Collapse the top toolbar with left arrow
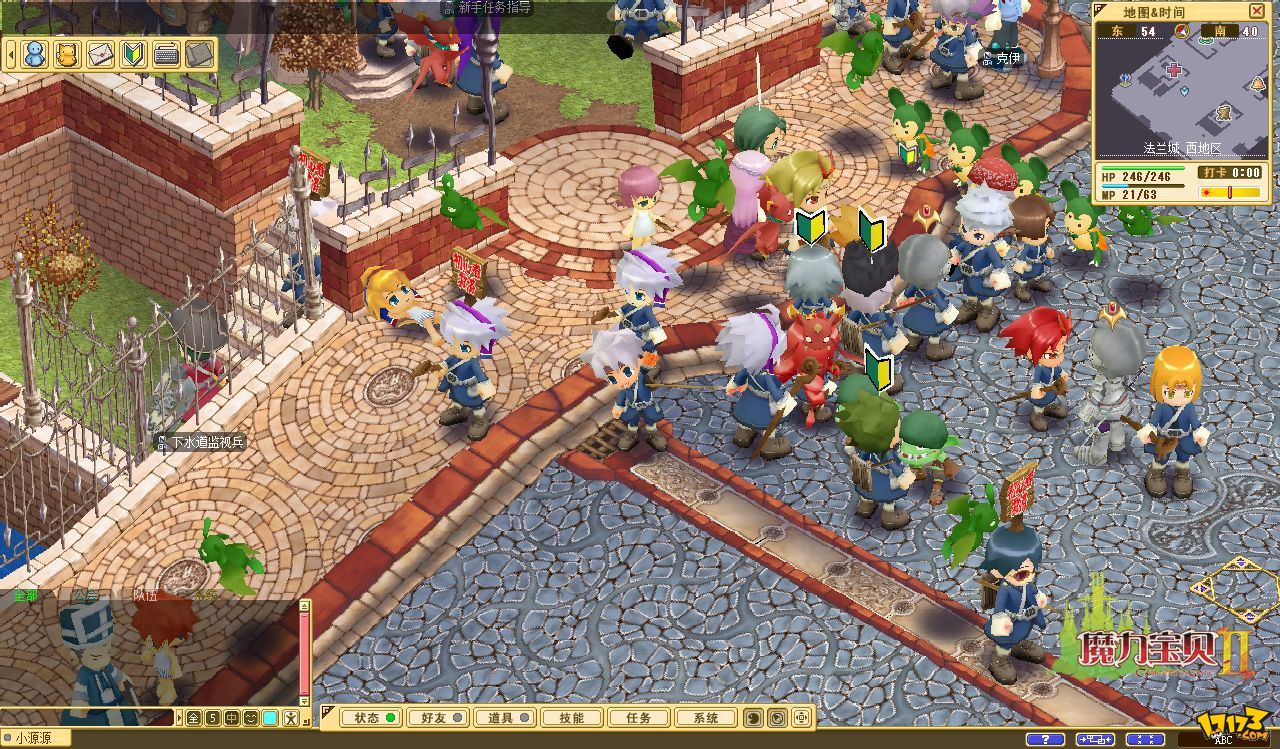 pos(11,54)
